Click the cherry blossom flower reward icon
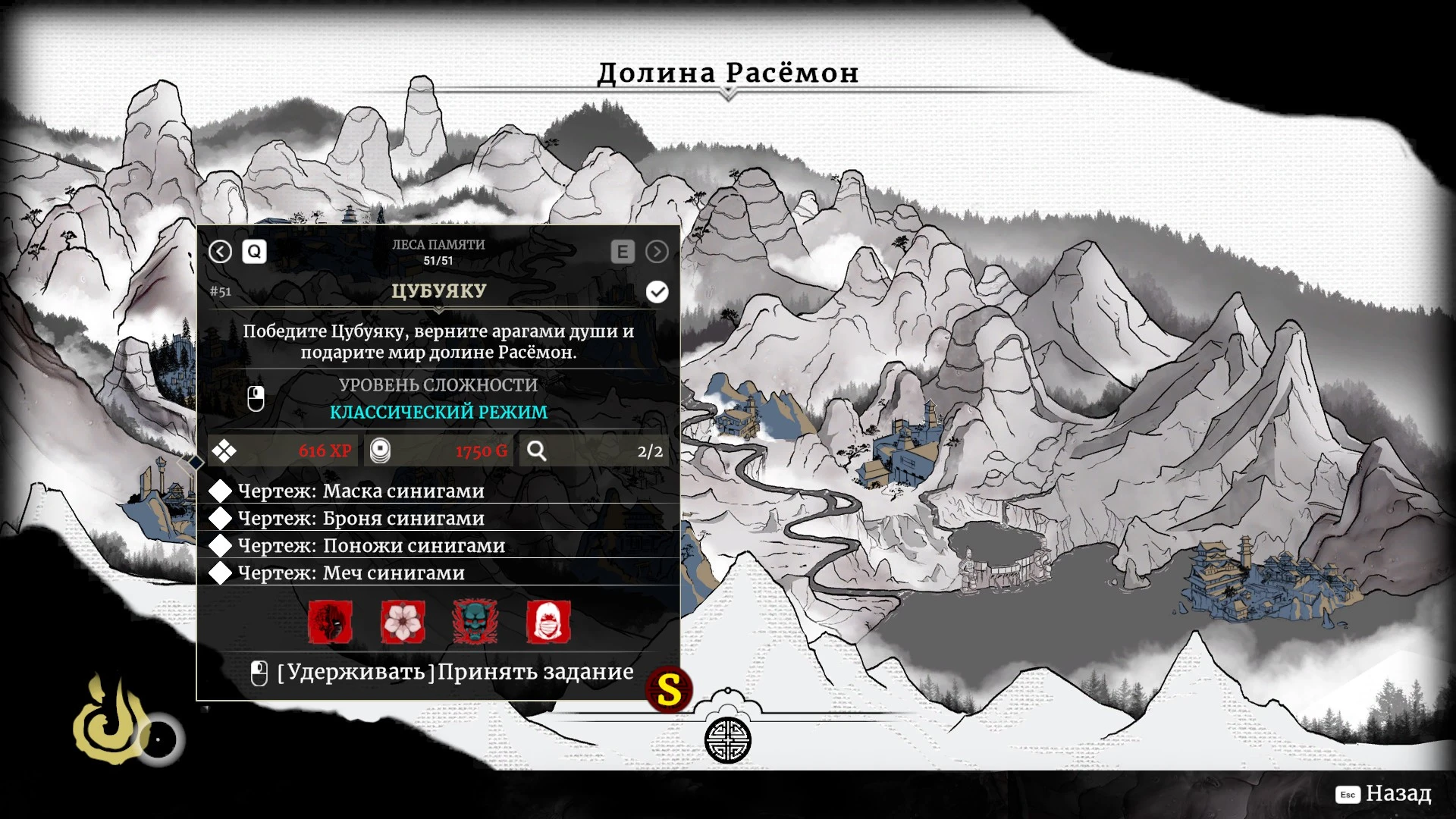 [x=403, y=623]
